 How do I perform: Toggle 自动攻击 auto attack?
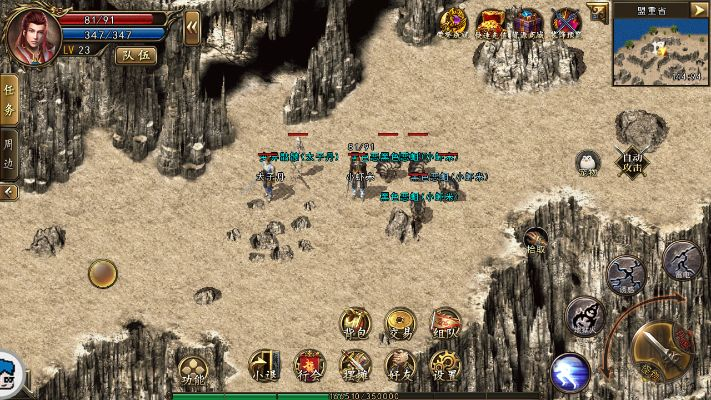coord(632,160)
